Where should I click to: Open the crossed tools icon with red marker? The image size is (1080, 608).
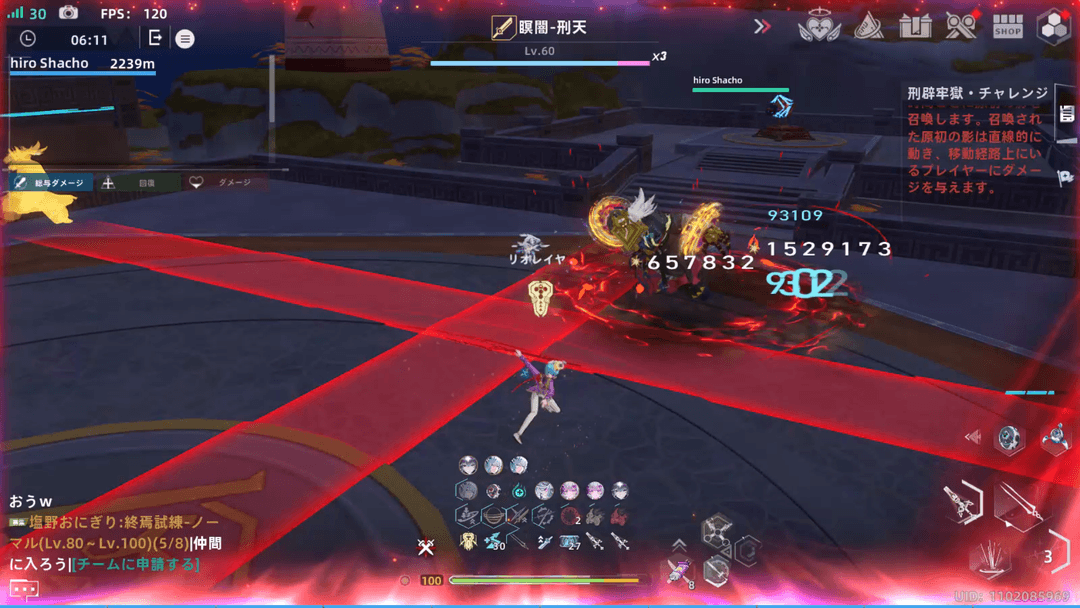coord(961,27)
